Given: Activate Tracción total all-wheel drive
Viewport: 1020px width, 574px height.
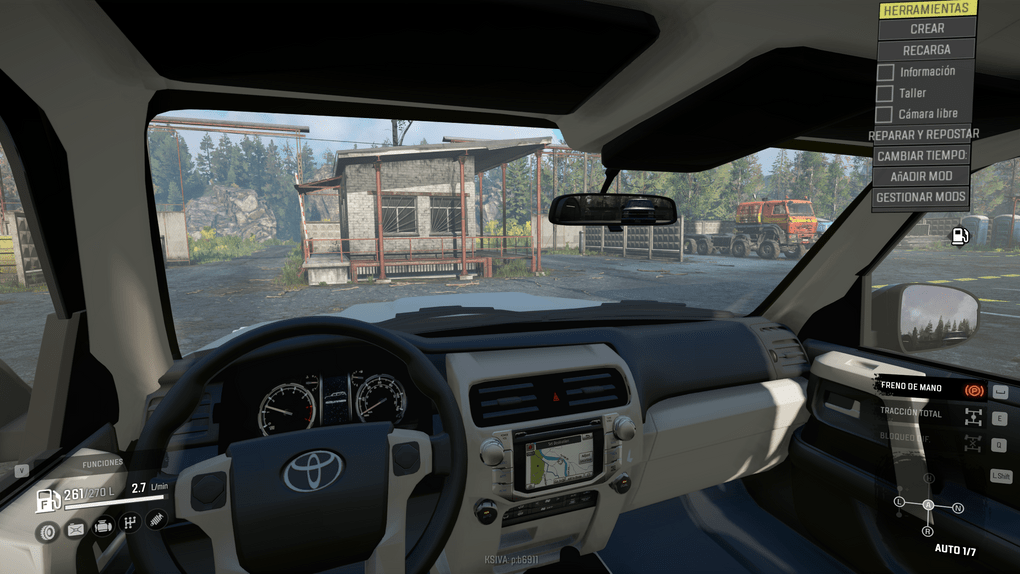Looking at the screenshot, I should pos(973,416).
